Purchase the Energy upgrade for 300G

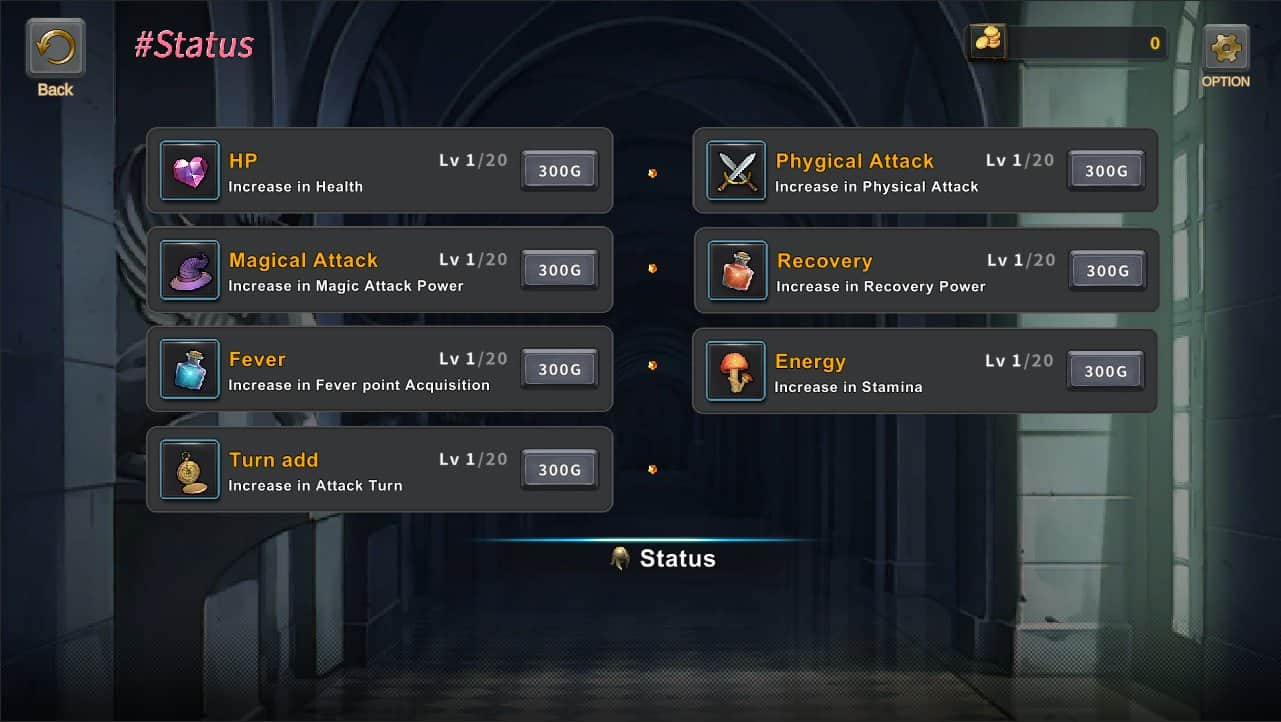pos(1105,371)
